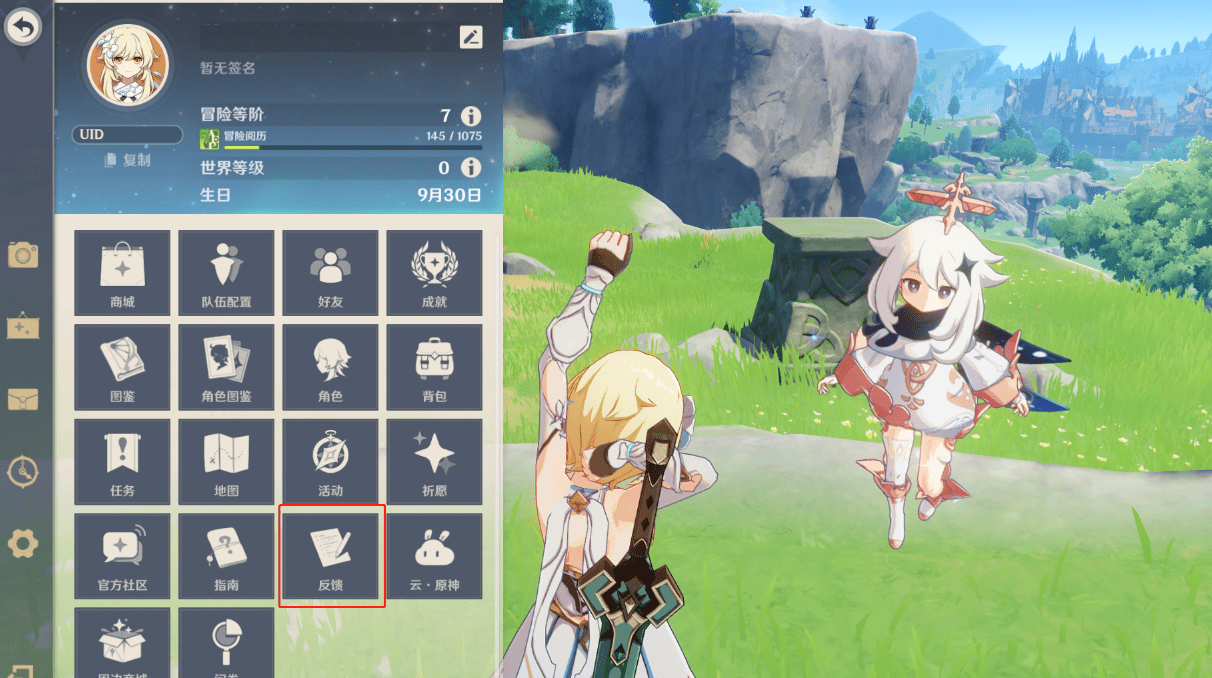Open settings via the gear icon
1212x678 pixels.
23,544
